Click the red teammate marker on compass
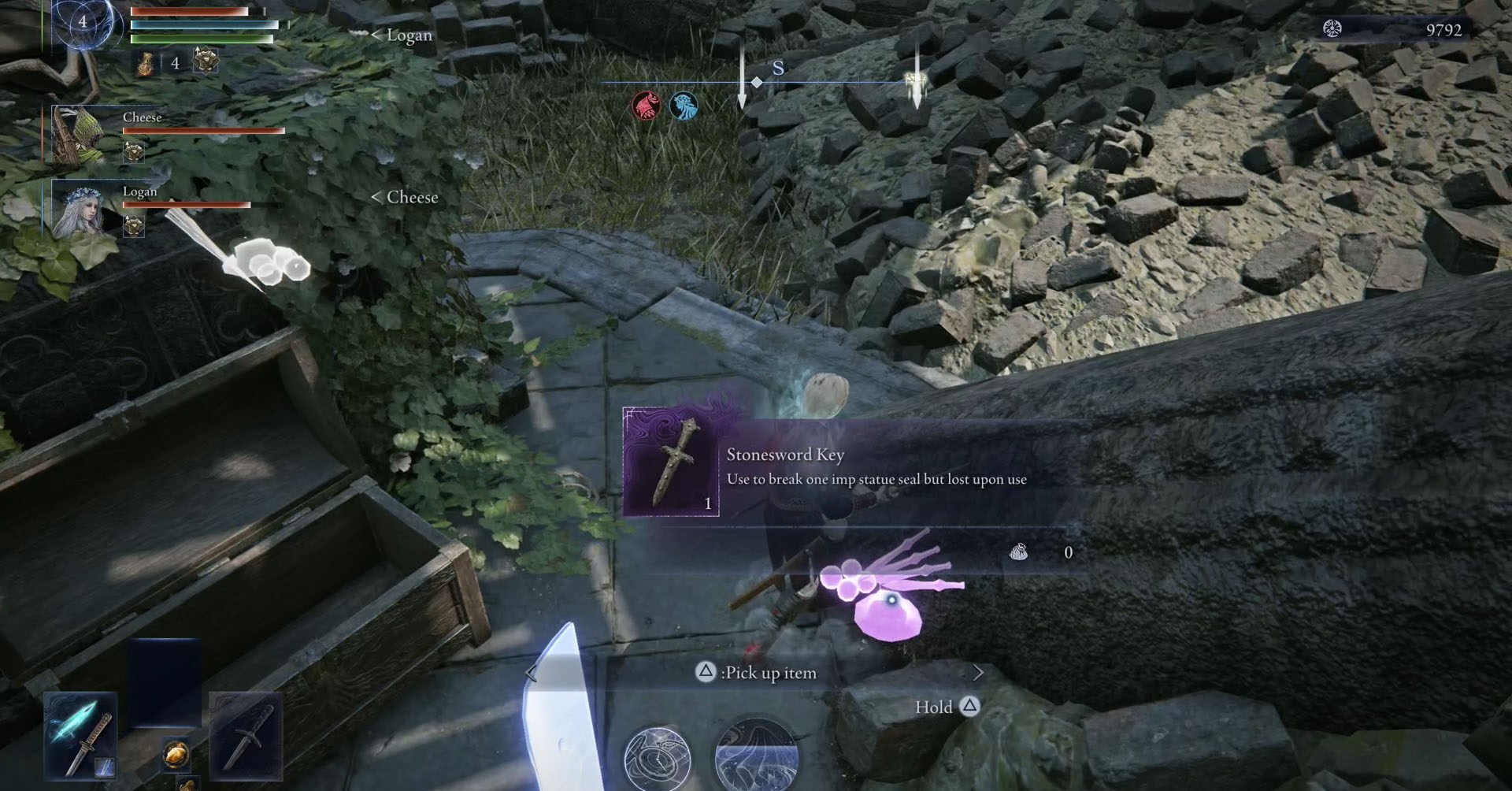This screenshot has width=1512, height=791. 645,106
